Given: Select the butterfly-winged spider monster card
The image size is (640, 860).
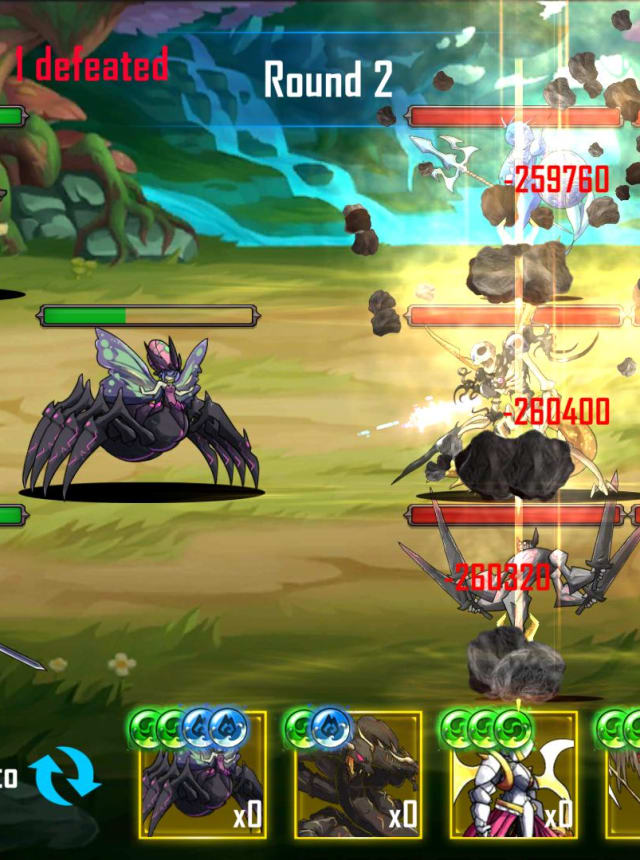Looking at the screenshot, I should point(203,775).
